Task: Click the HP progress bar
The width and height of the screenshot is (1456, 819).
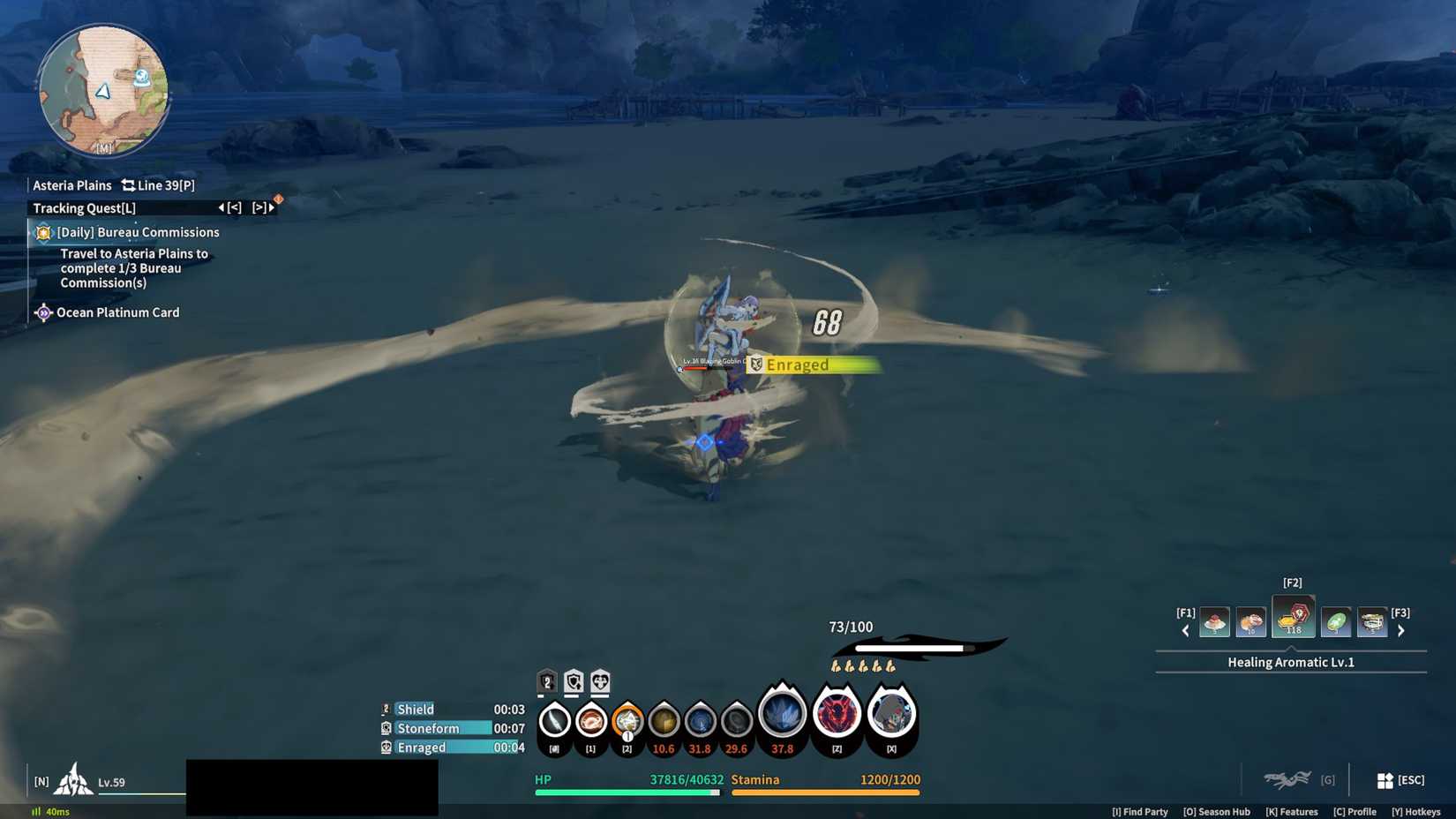Action: 627,793
